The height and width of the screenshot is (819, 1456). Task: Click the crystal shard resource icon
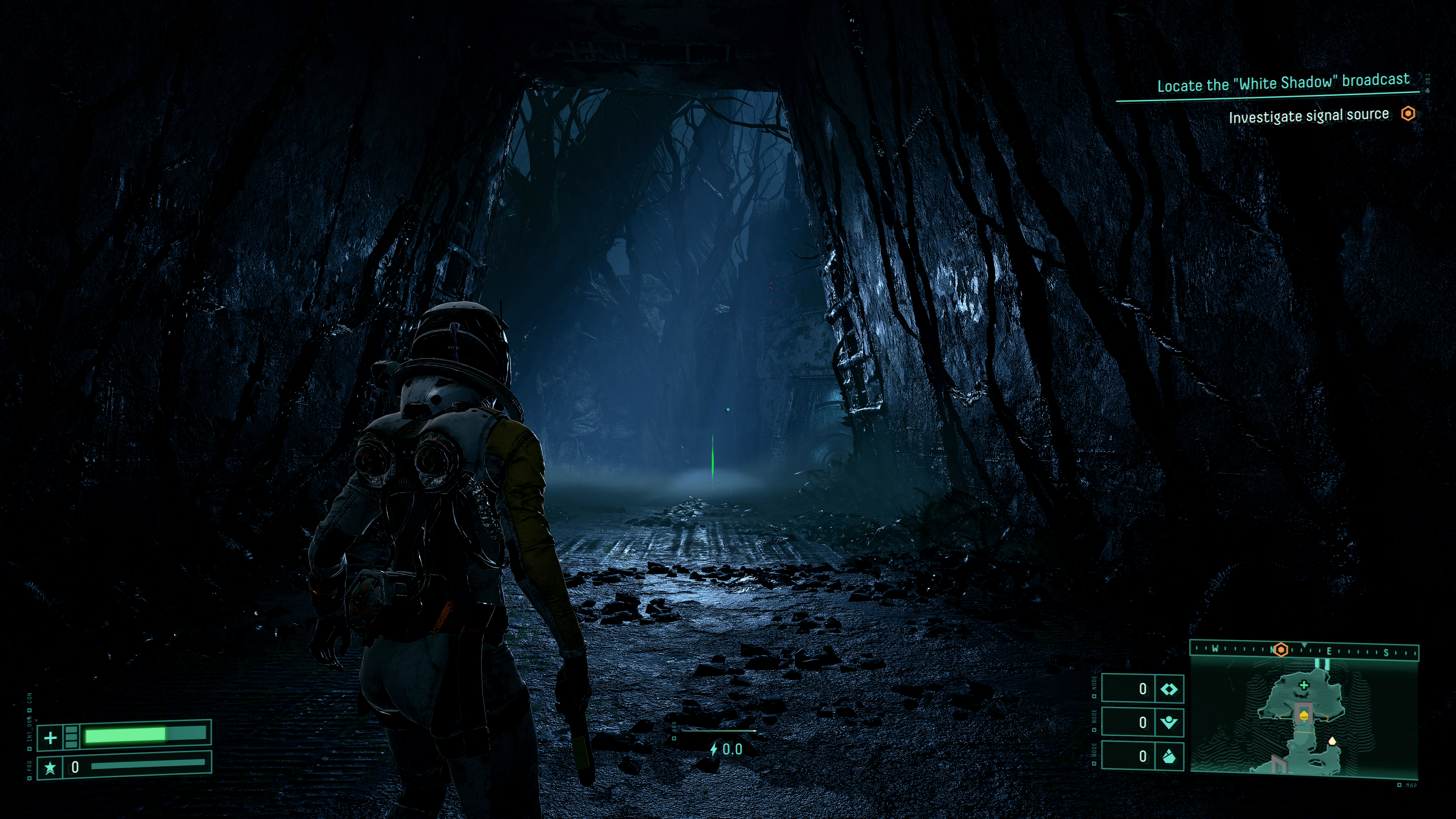(x=1168, y=756)
